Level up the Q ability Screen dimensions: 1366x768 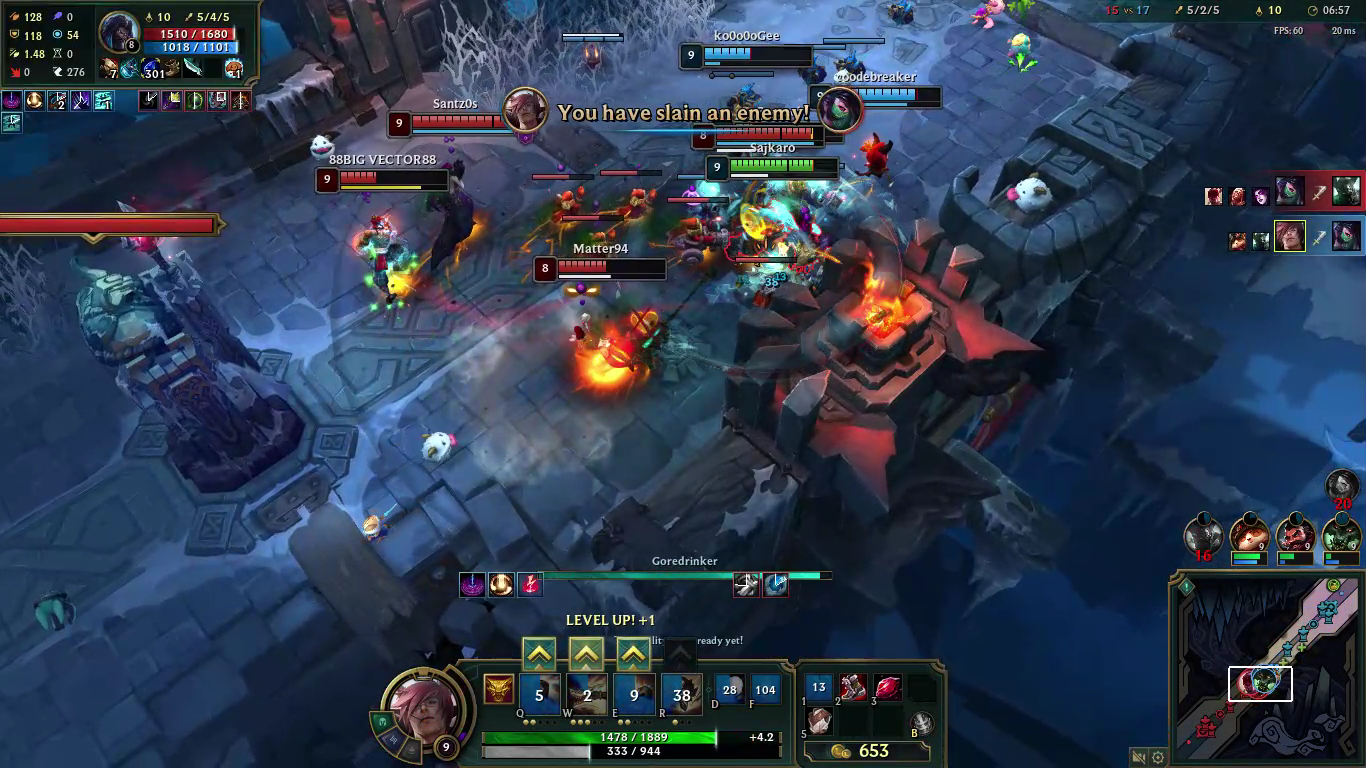click(x=539, y=655)
